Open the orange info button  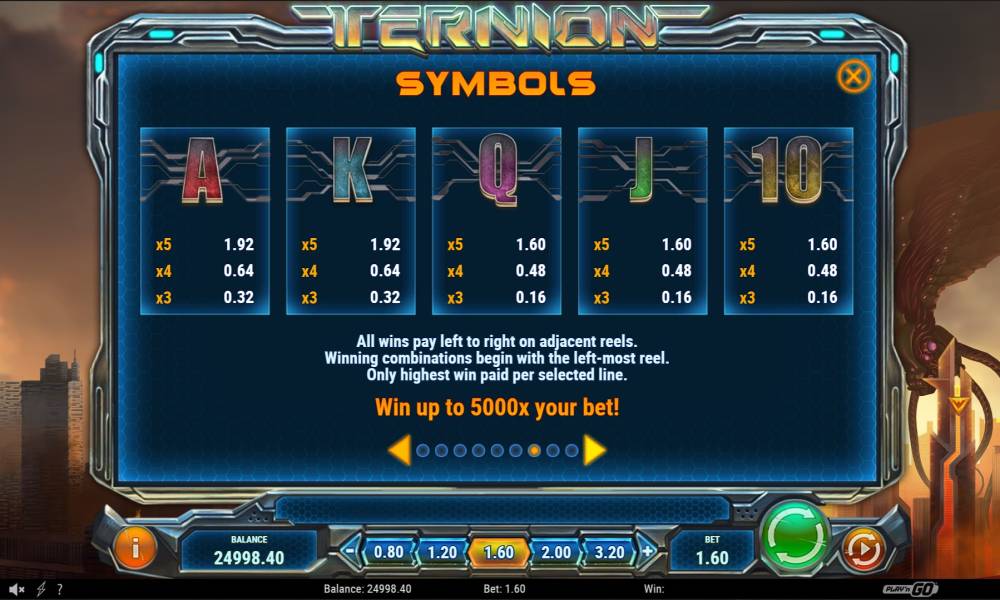click(136, 549)
